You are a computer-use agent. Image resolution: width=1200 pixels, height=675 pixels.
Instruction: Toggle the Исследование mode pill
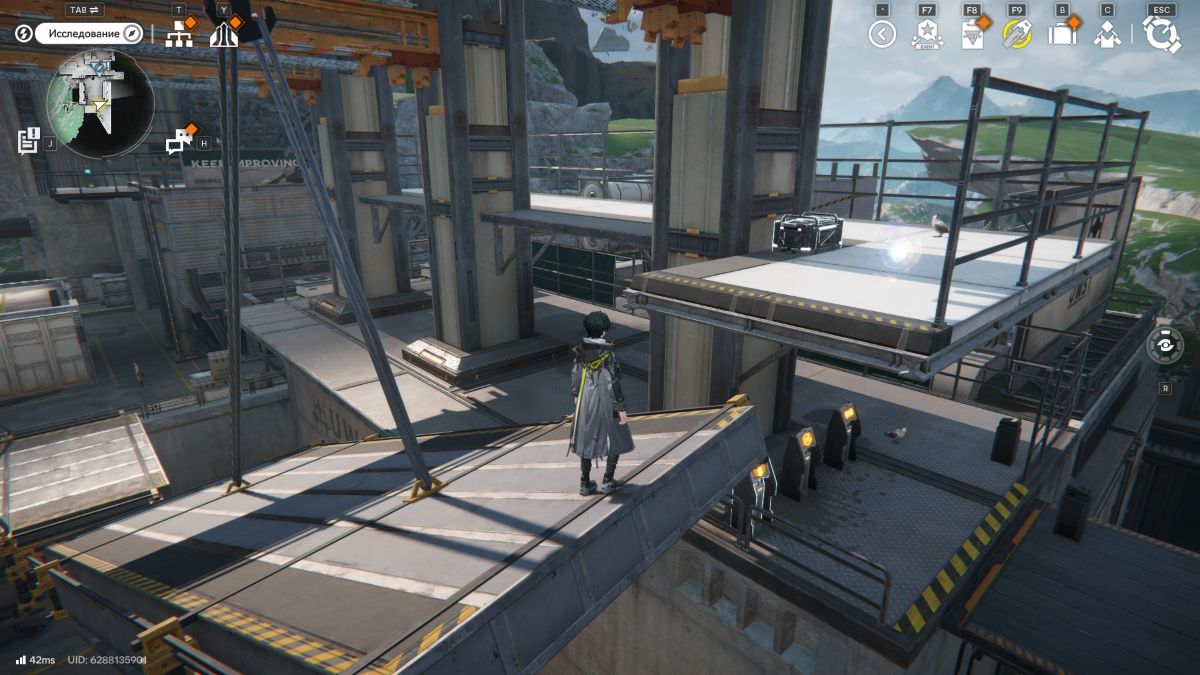point(89,33)
